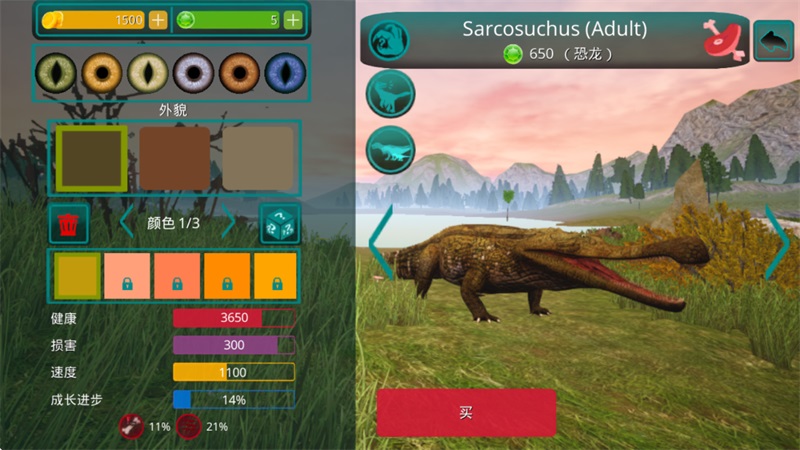Select the unlocked yellow color swatch
Screen dimensions: 800x450
click(77, 276)
